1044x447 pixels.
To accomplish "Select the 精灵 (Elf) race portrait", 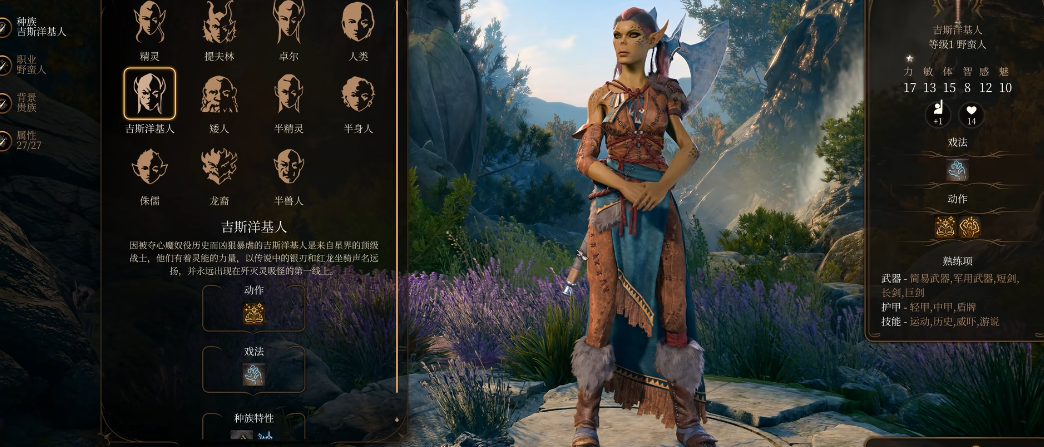I will (x=149, y=22).
